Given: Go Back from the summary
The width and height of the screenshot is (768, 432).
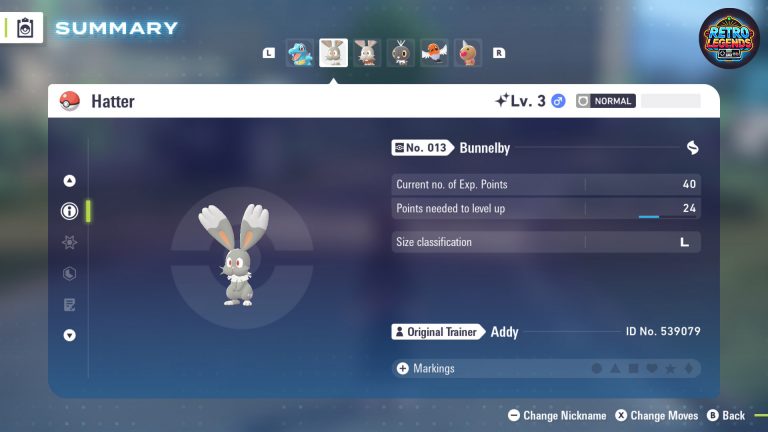Looking at the screenshot, I should point(726,415).
